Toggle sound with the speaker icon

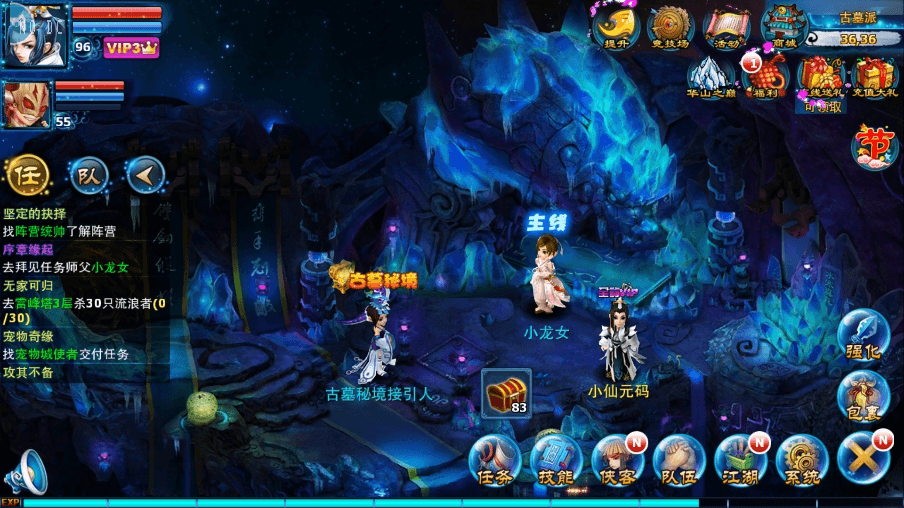(x=25, y=472)
